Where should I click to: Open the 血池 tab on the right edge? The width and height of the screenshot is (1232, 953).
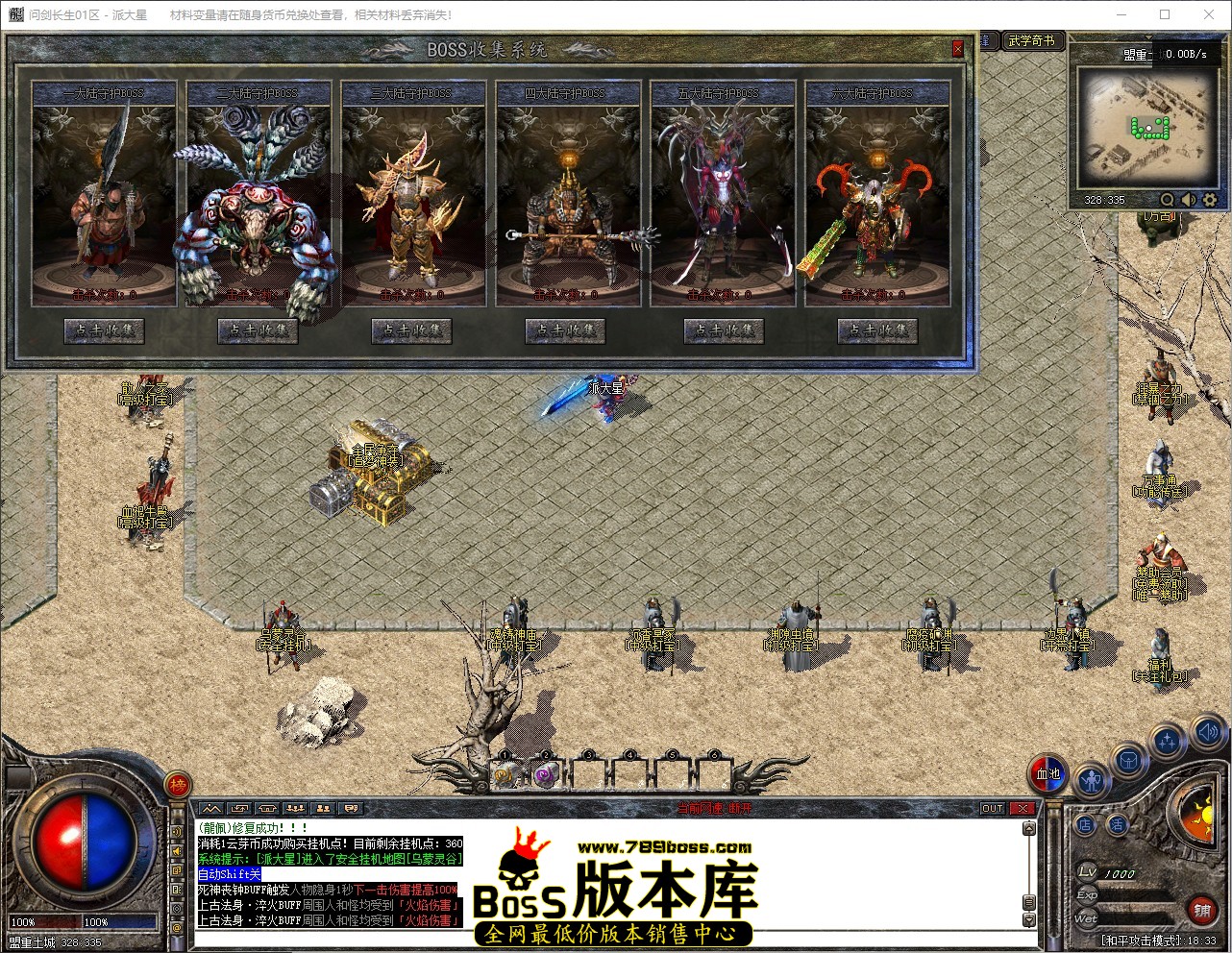(x=1047, y=772)
